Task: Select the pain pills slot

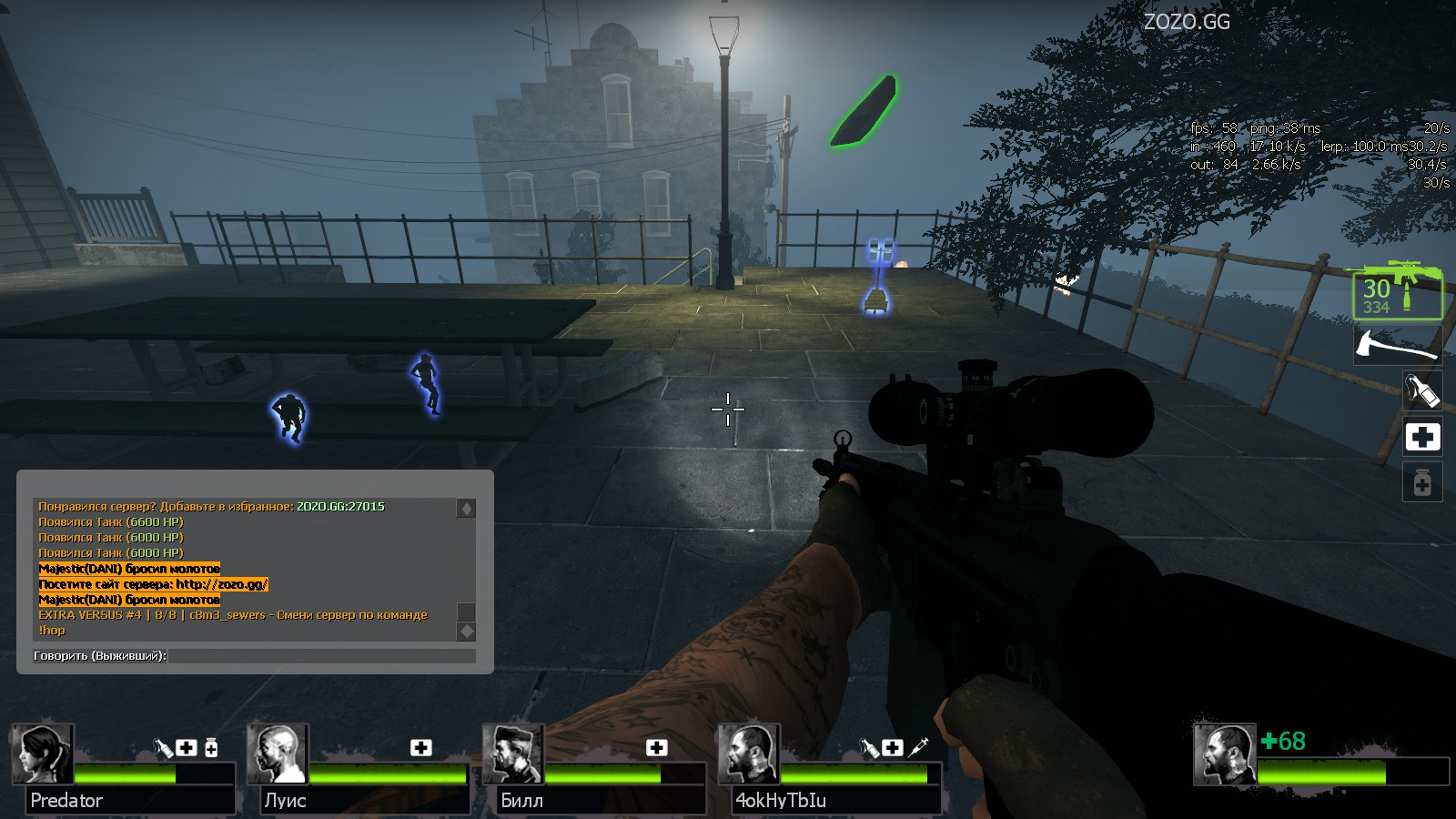Action: point(1422,482)
